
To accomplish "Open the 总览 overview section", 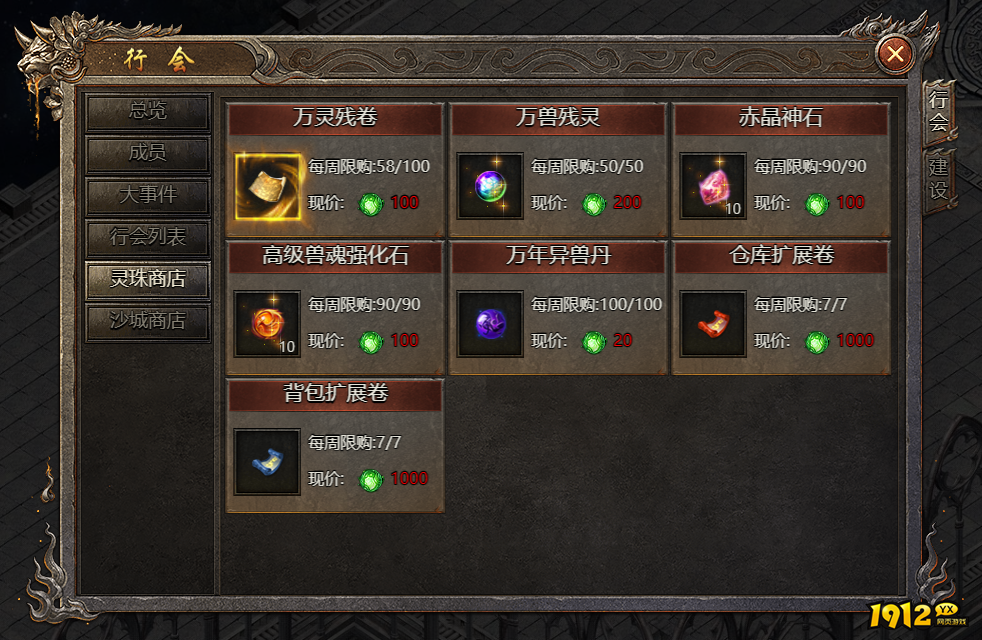I will (148, 111).
